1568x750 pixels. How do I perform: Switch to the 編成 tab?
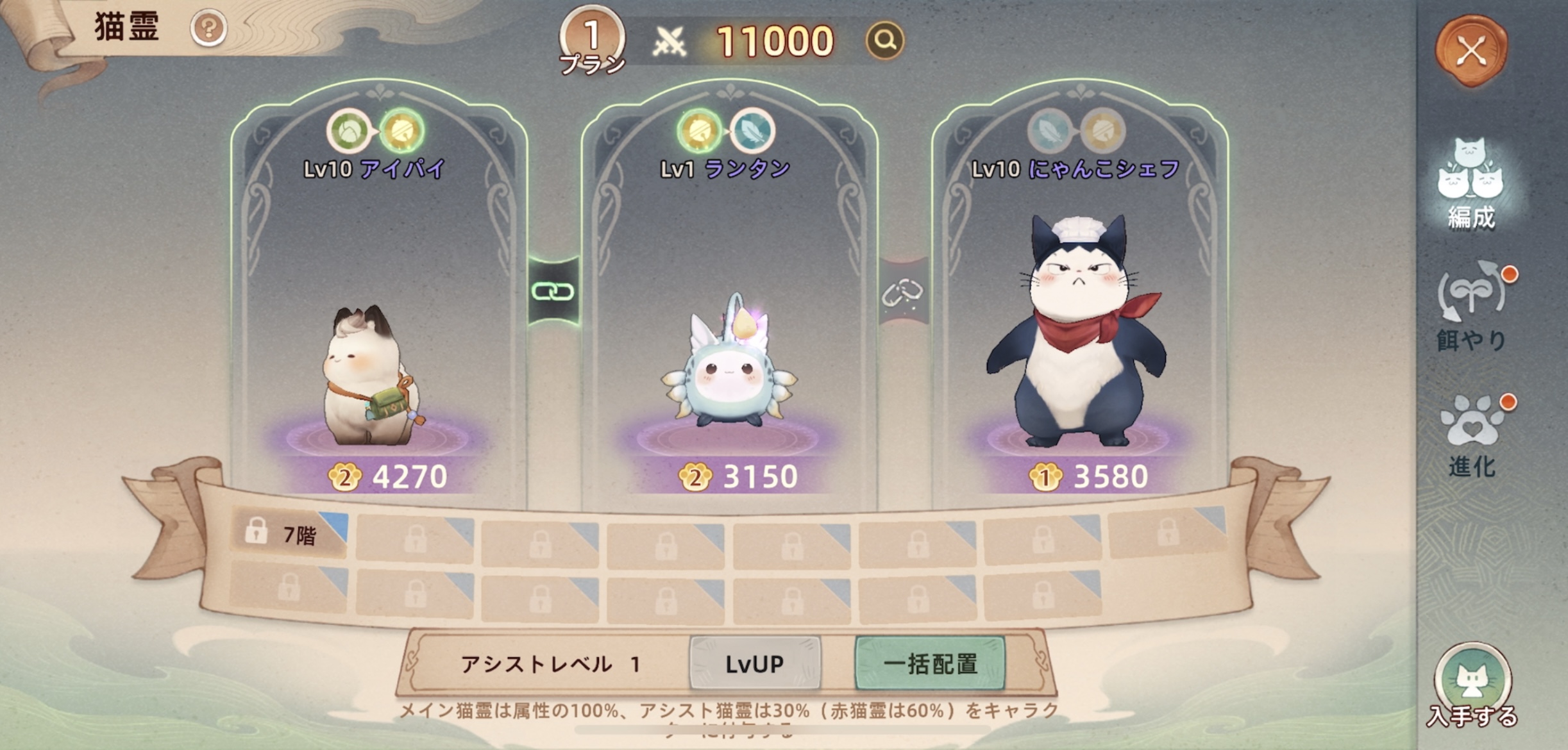[x=1471, y=185]
